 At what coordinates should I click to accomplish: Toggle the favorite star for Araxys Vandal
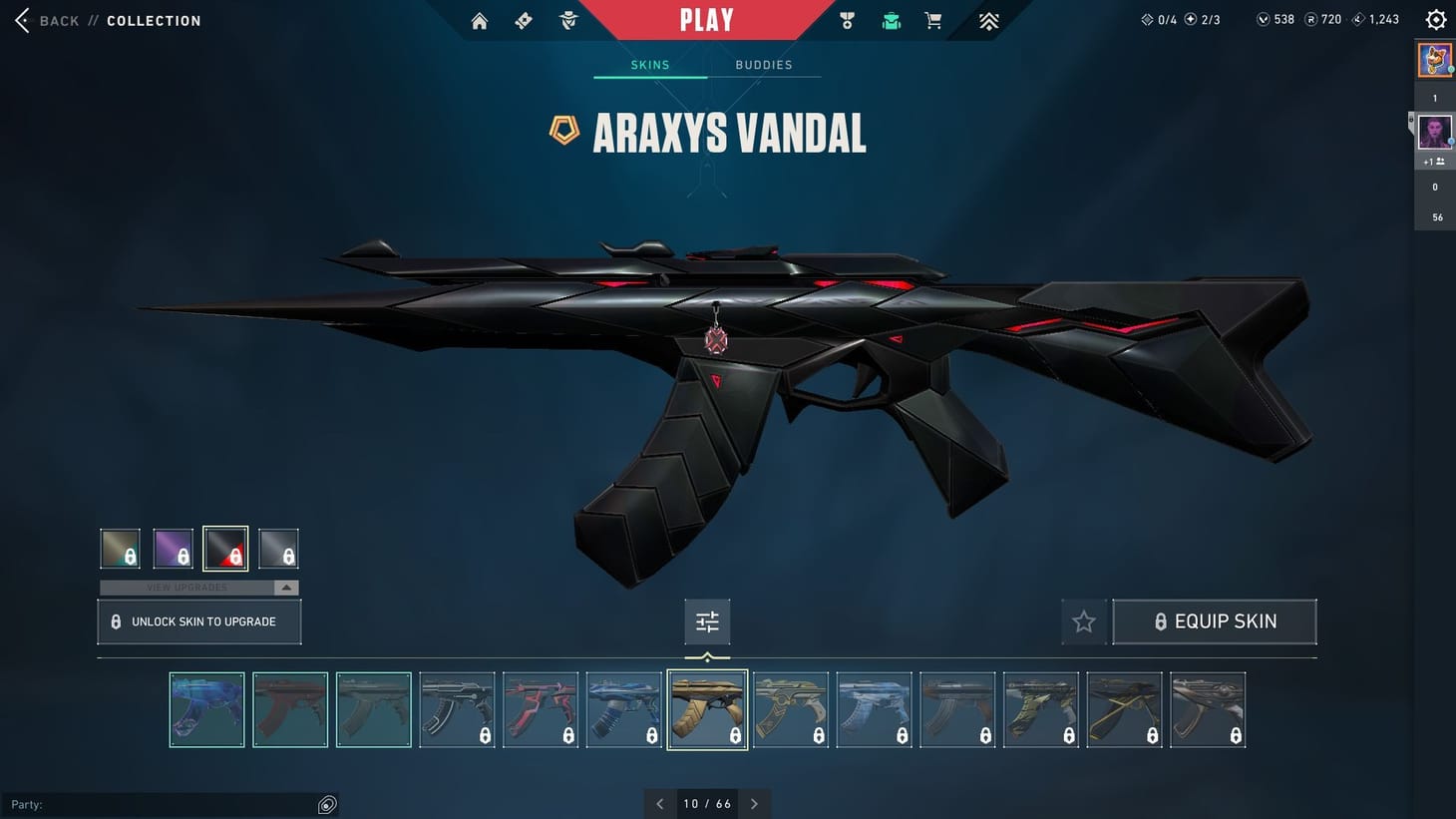(x=1084, y=620)
